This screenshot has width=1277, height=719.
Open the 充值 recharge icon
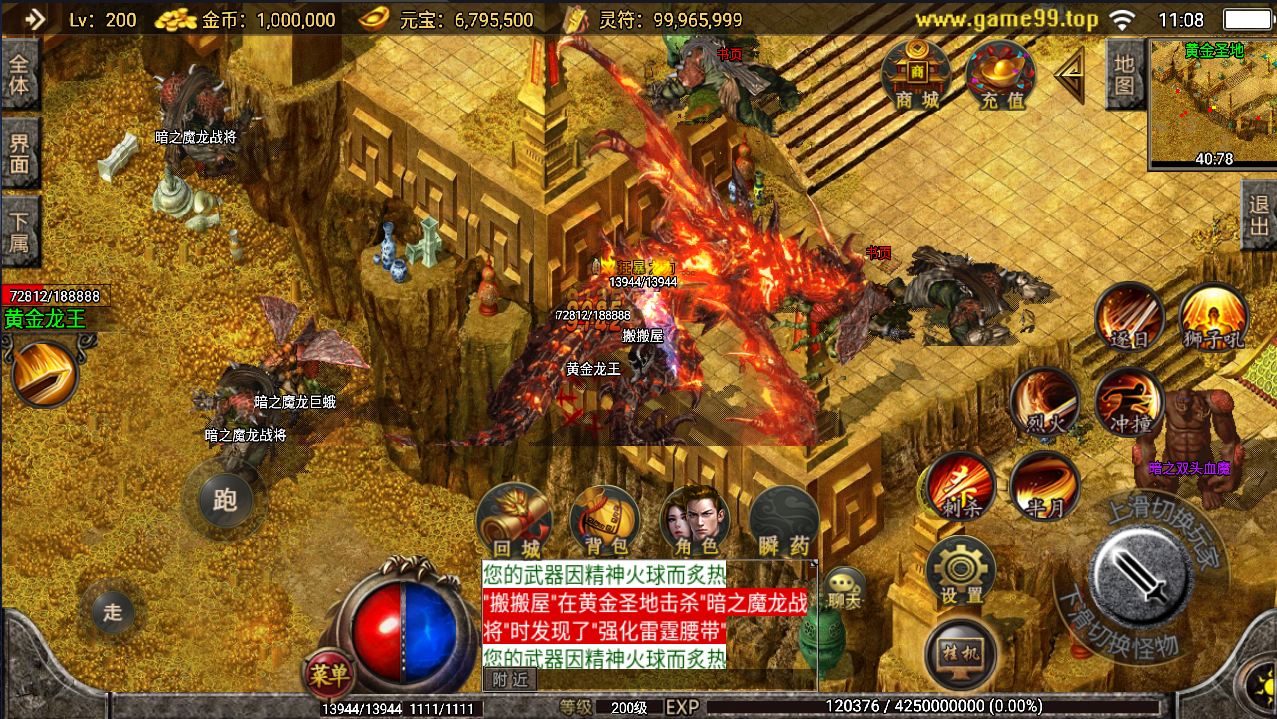click(x=1001, y=75)
